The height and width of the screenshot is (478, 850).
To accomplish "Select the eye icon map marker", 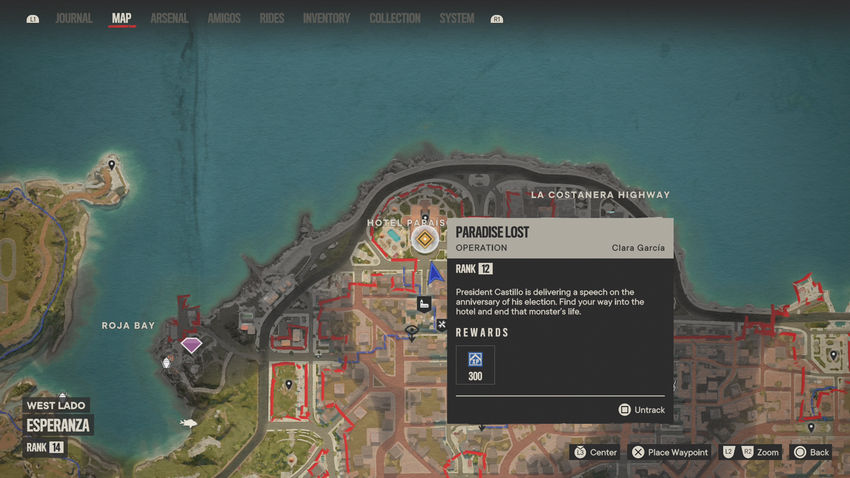I will (411, 330).
